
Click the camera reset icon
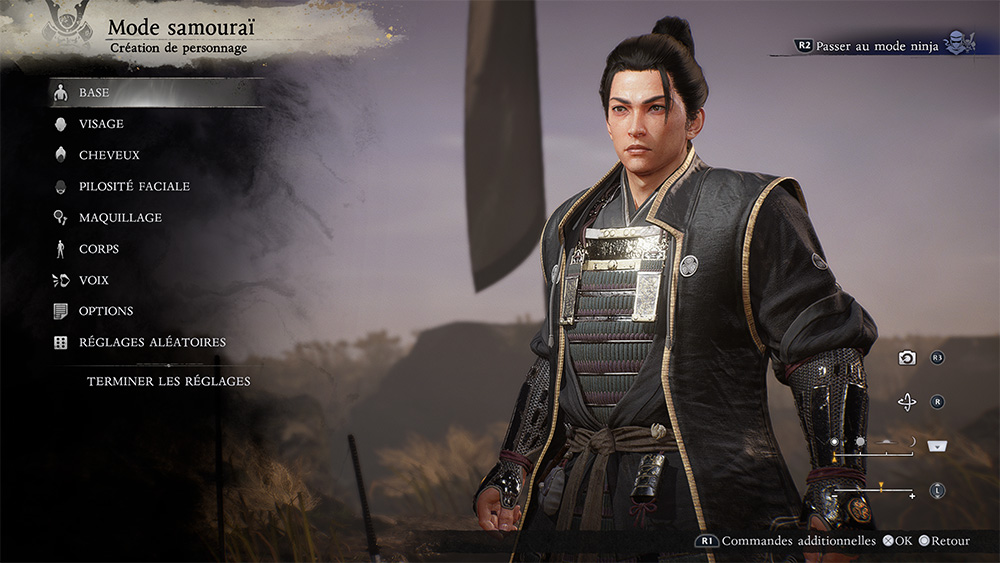click(907, 358)
